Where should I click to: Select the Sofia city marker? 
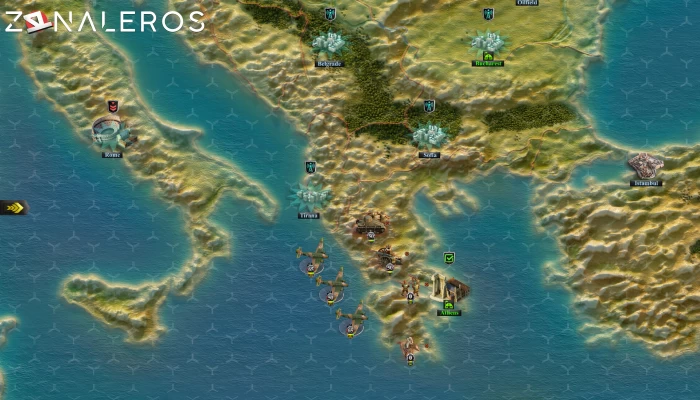coord(430,134)
